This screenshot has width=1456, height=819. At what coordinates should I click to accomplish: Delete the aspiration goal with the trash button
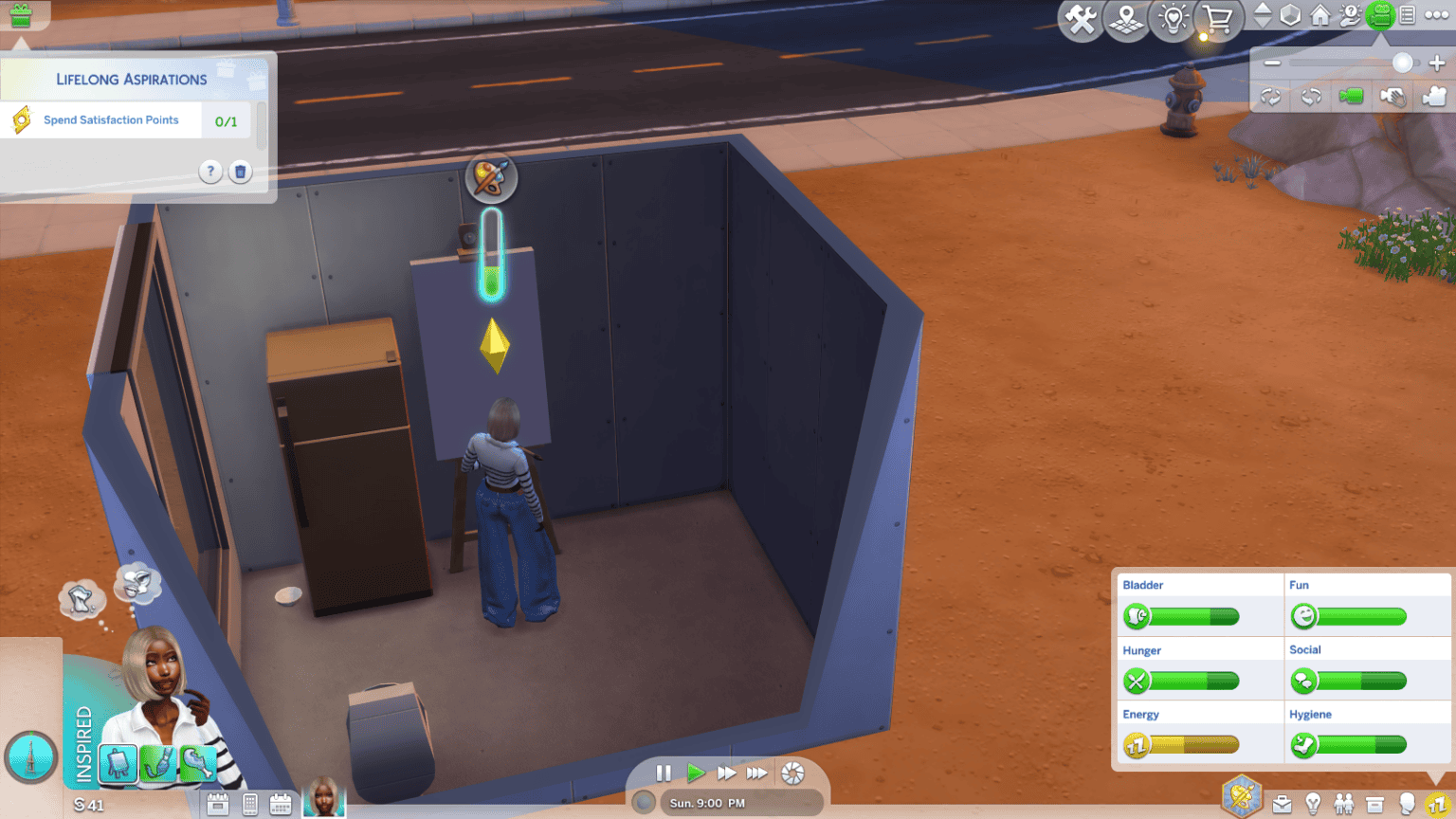click(x=241, y=172)
